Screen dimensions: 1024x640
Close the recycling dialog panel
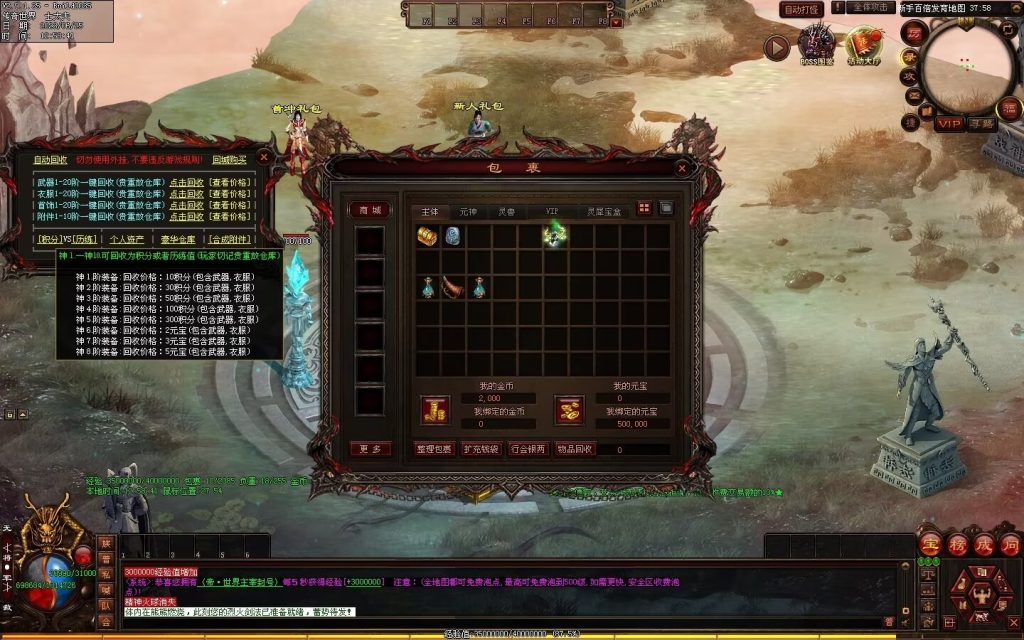[x=263, y=157]
